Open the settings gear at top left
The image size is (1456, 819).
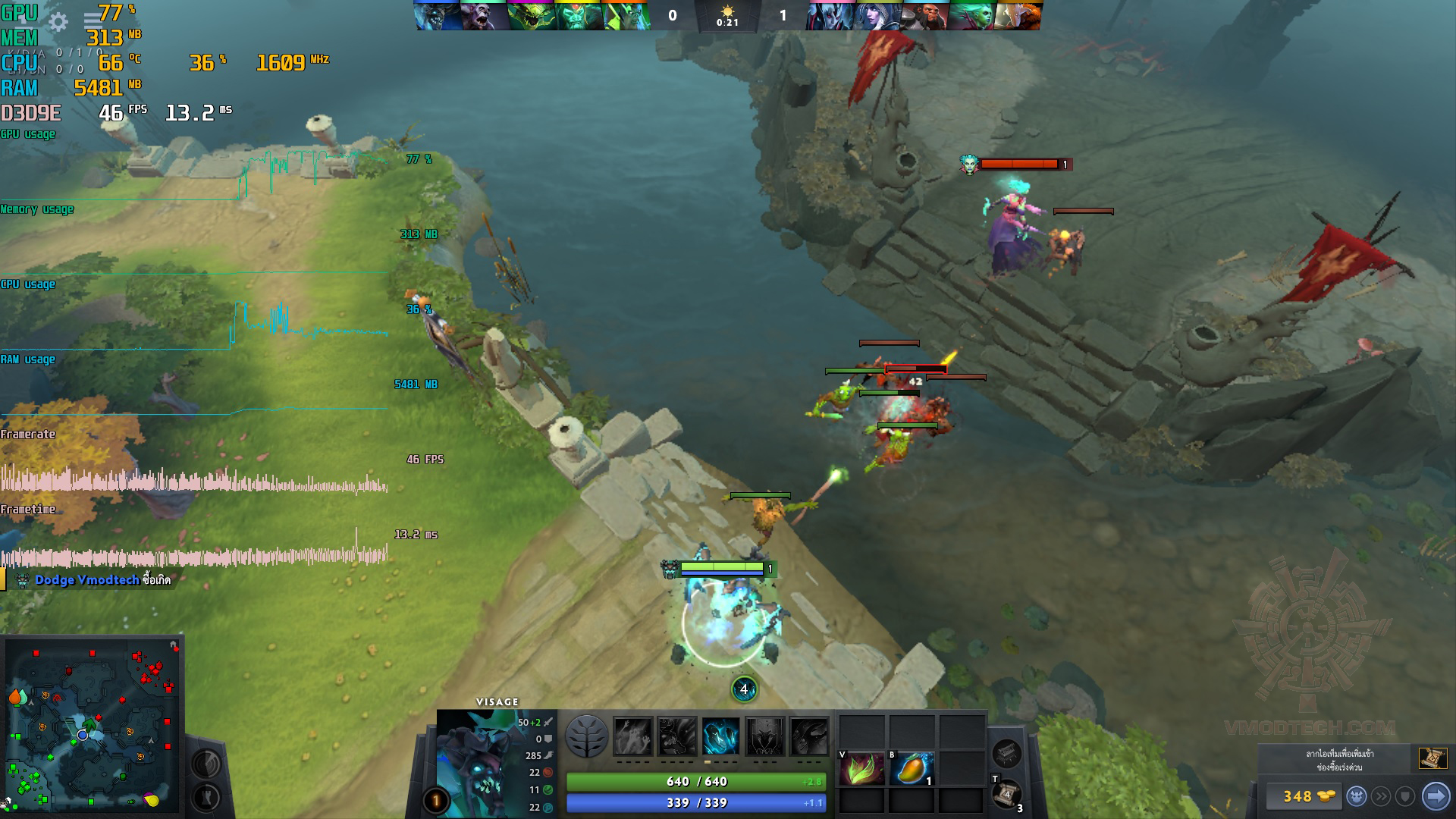coord(58,21)
